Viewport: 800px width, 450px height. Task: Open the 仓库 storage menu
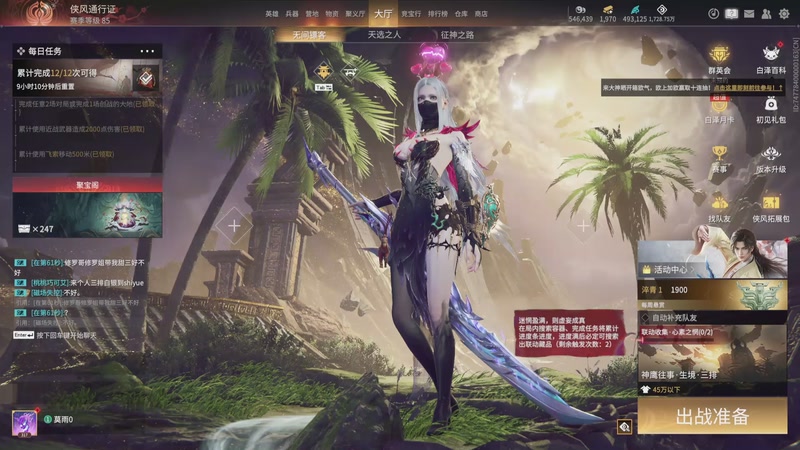461,14
